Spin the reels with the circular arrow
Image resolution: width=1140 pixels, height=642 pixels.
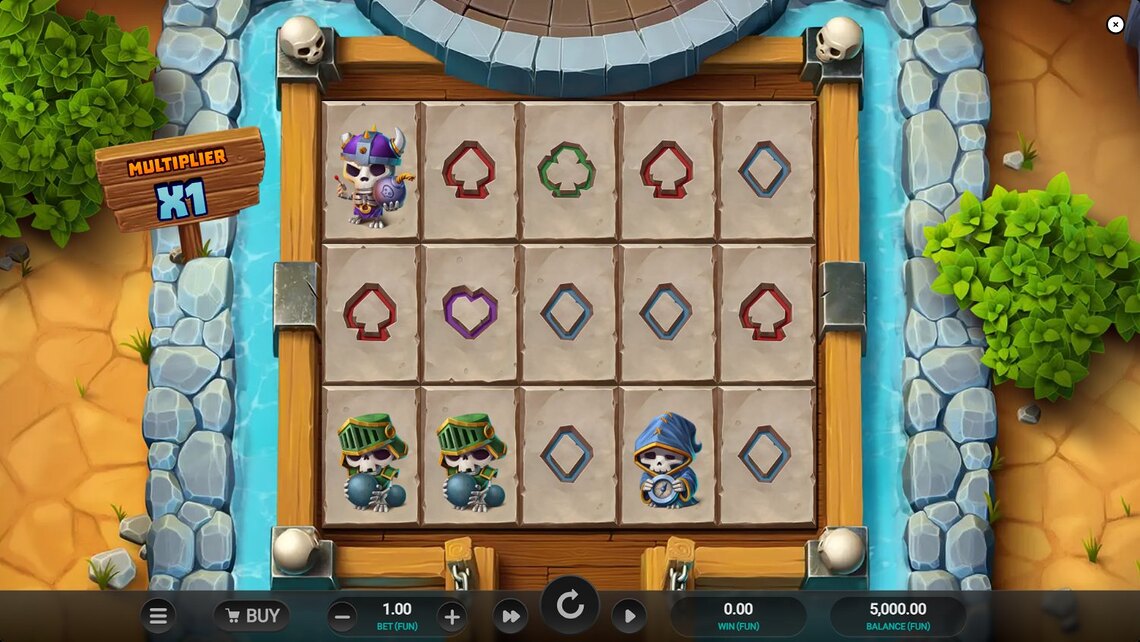570,605
